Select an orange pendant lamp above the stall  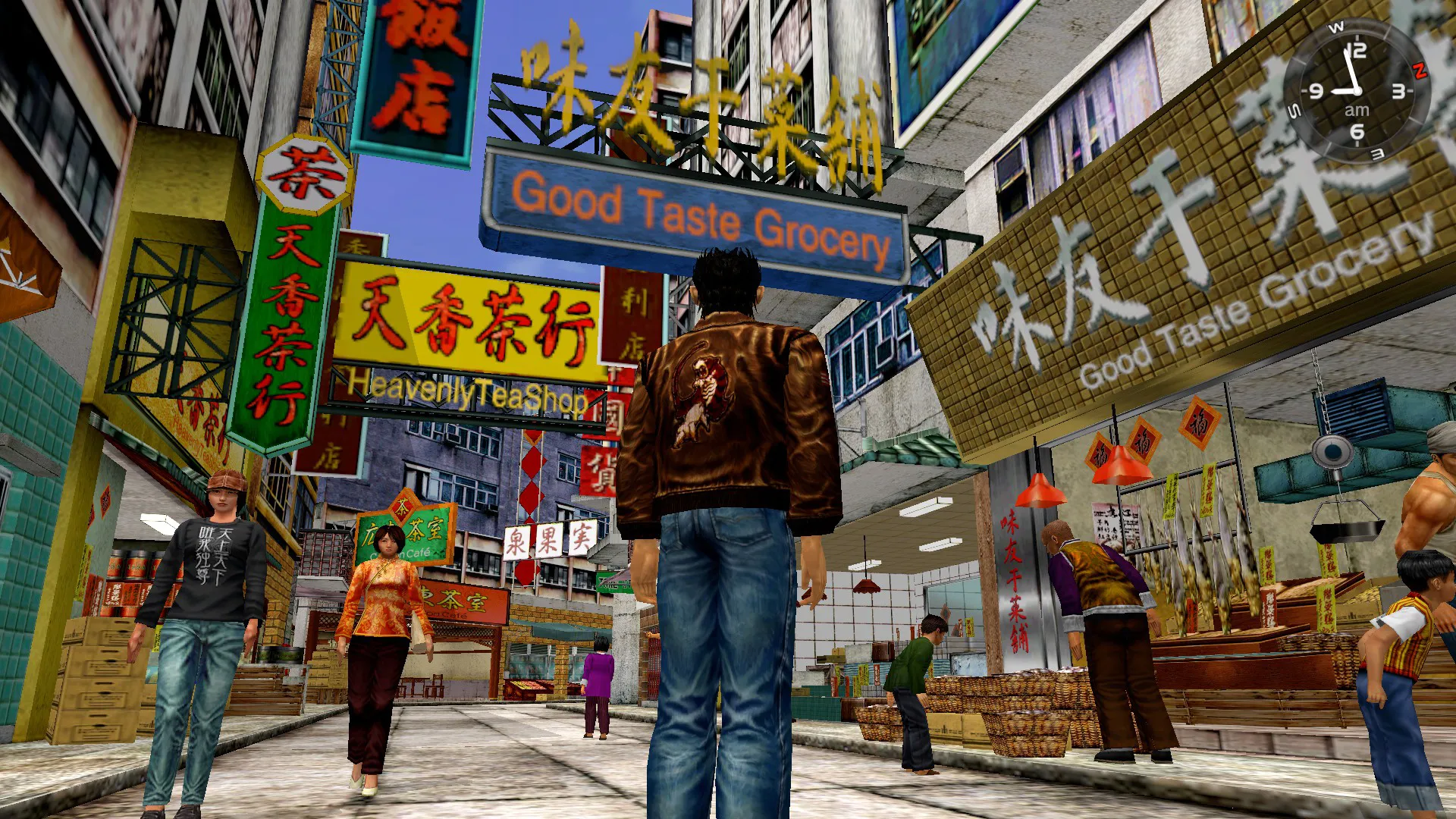click(x=1040, y=489)
